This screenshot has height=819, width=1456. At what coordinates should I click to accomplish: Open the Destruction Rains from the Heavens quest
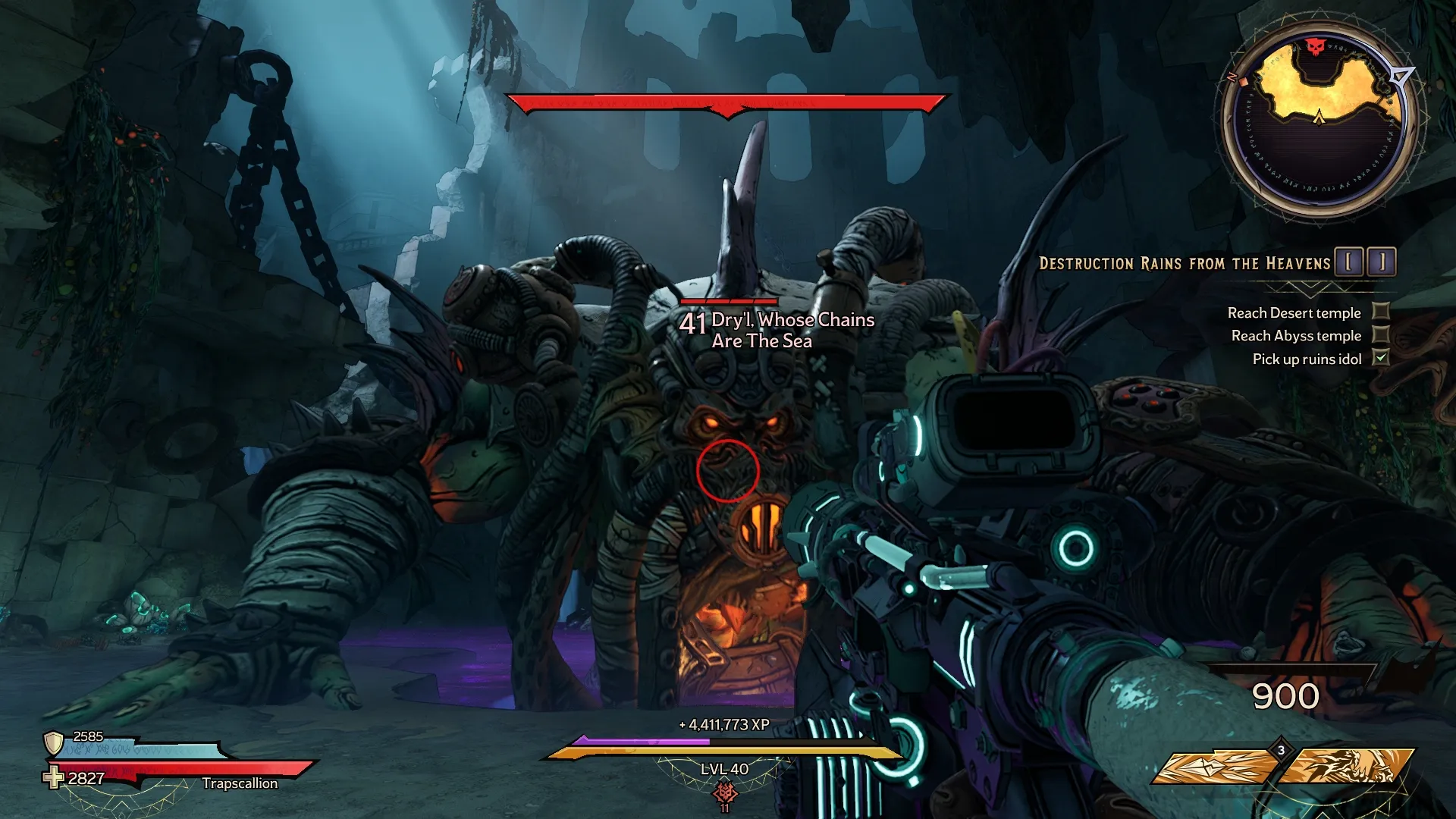point(1185,264)
